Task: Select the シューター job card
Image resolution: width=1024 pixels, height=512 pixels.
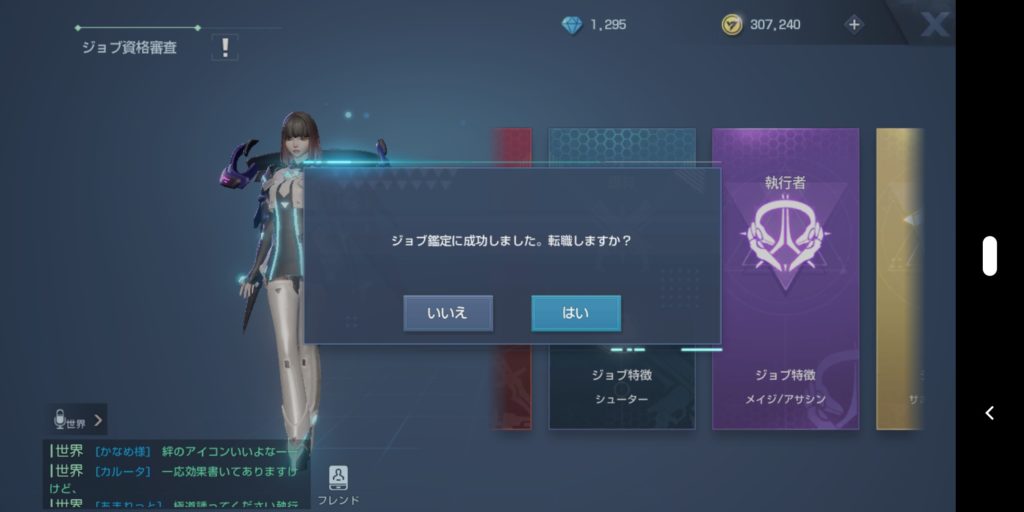Action: [x=621, y=390]
